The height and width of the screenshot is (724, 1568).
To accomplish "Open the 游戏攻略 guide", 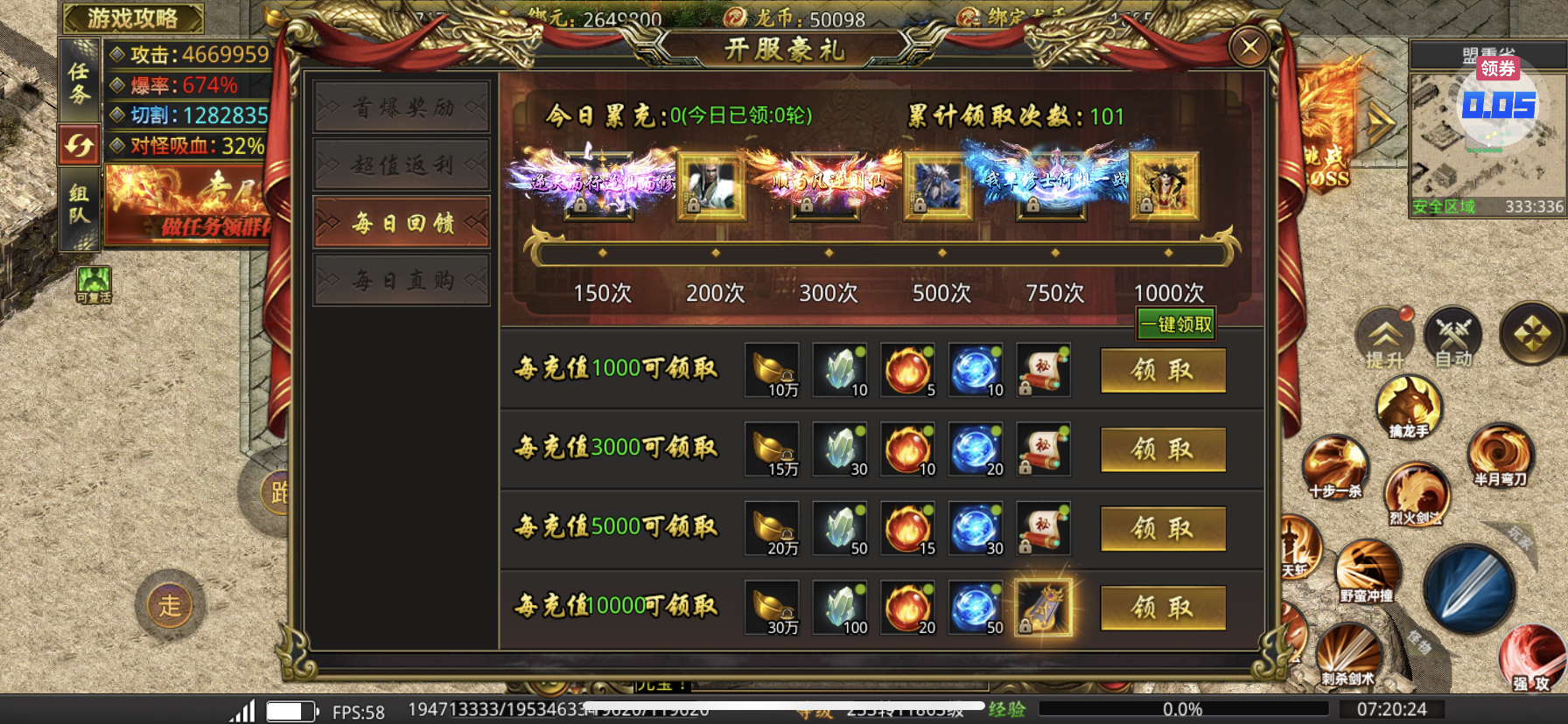I will (132, 17).
